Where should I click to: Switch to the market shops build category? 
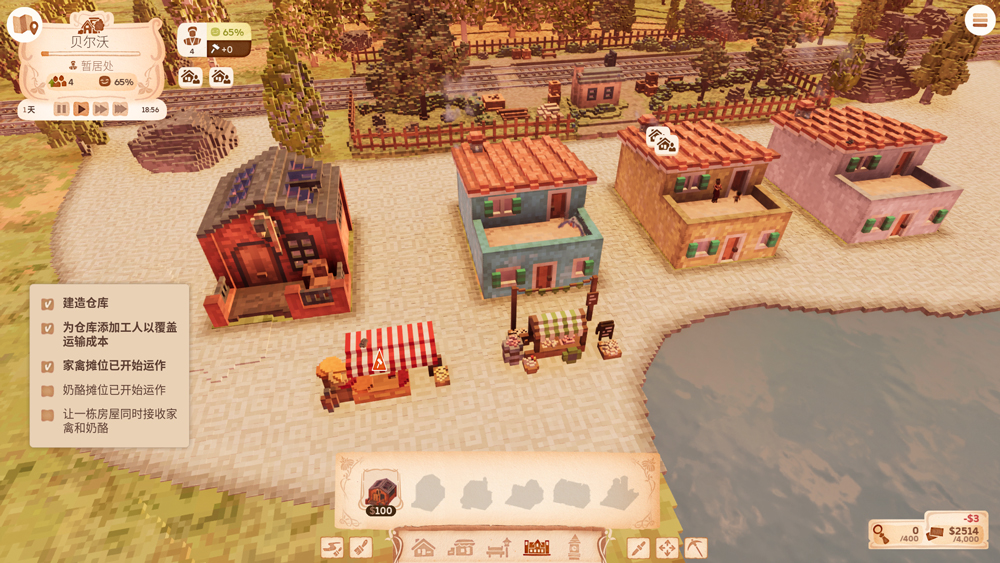pos(461,547)
